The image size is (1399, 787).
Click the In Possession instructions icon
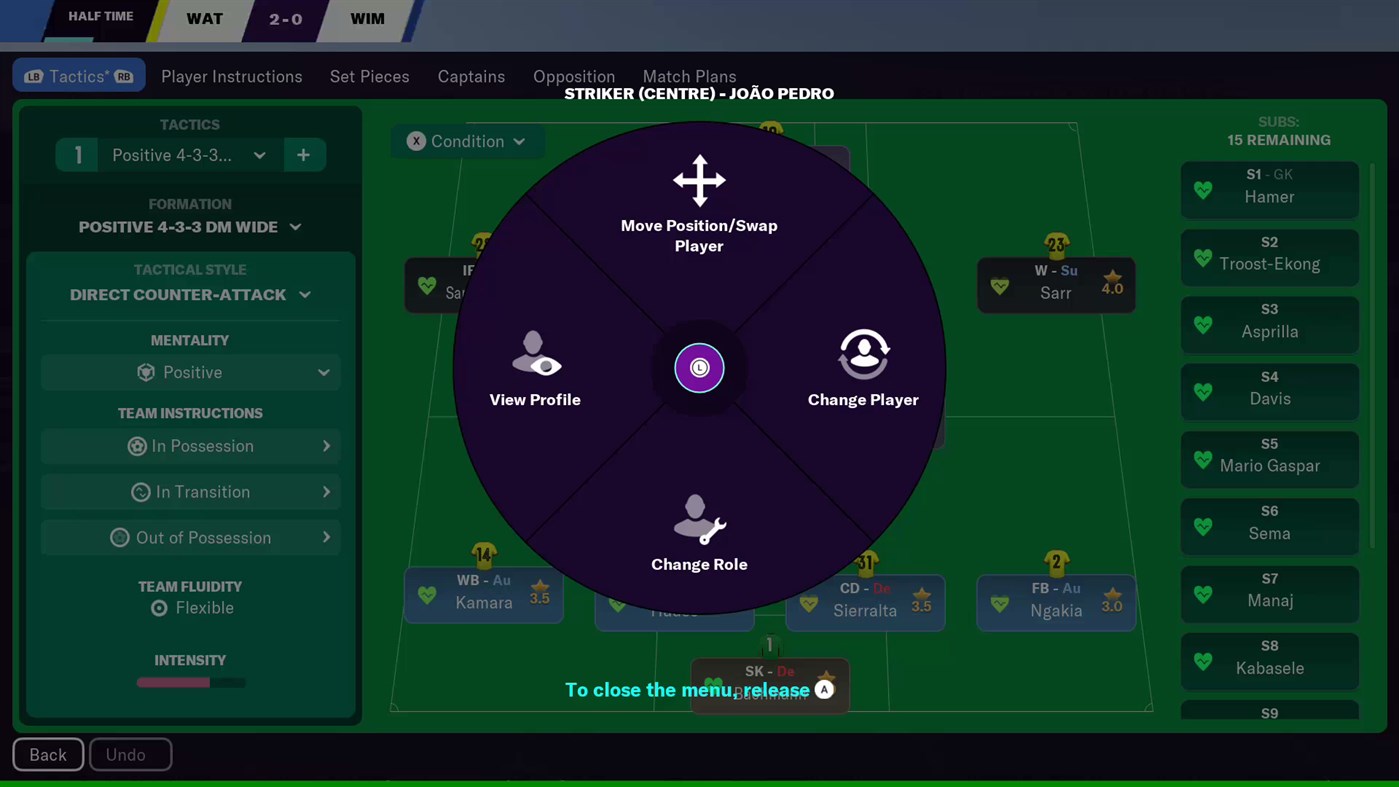click(137, 446)
